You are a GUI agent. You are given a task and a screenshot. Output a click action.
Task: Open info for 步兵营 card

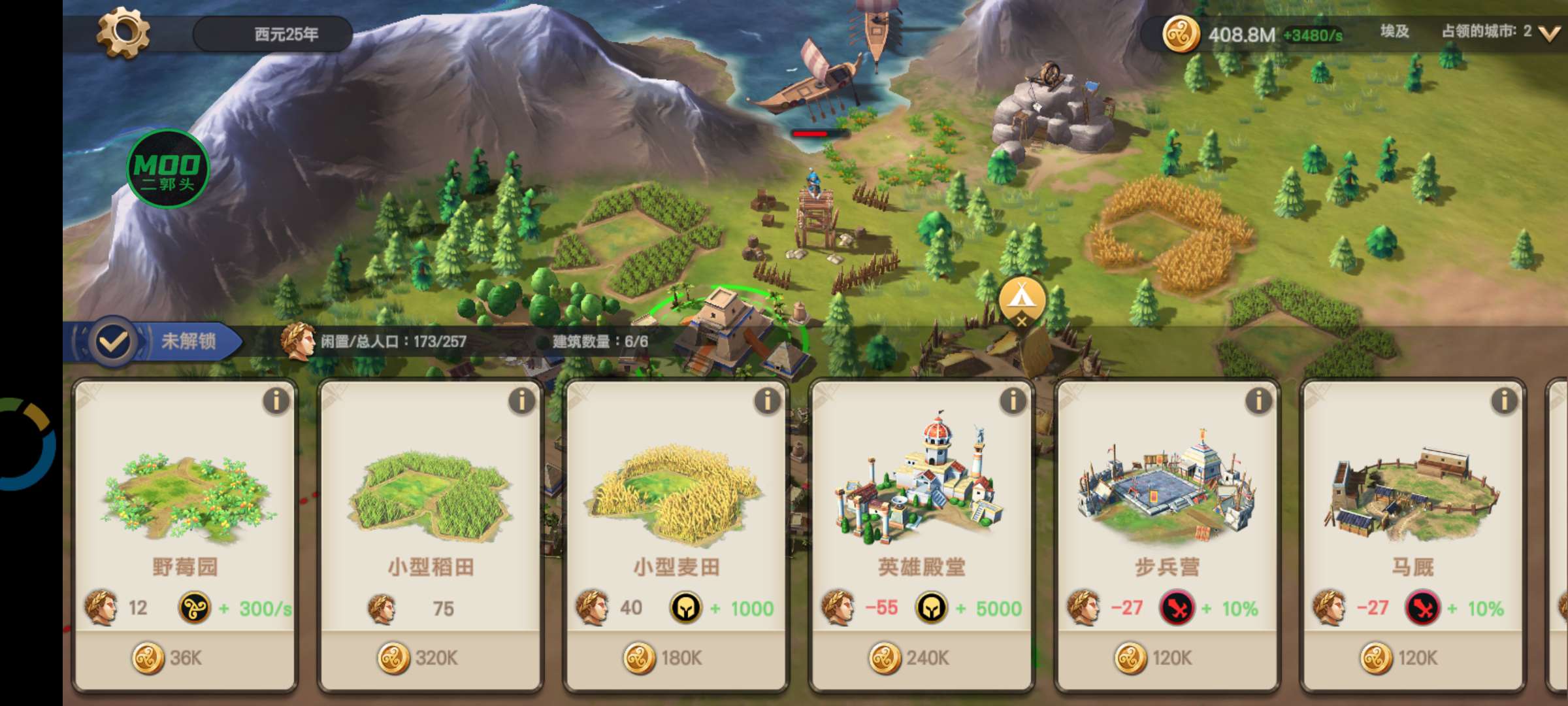coord(1258,401)
